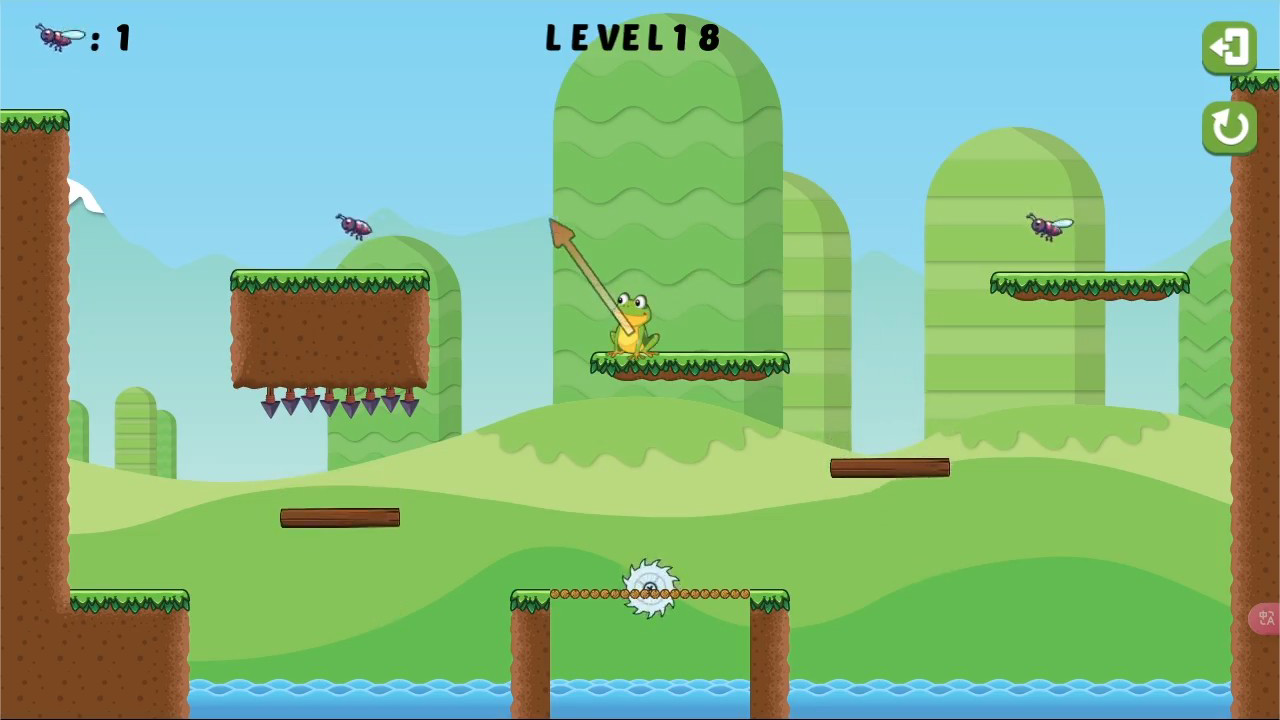Click the fly near the right green hill
1280x720 pixels.
(1048, 227)
